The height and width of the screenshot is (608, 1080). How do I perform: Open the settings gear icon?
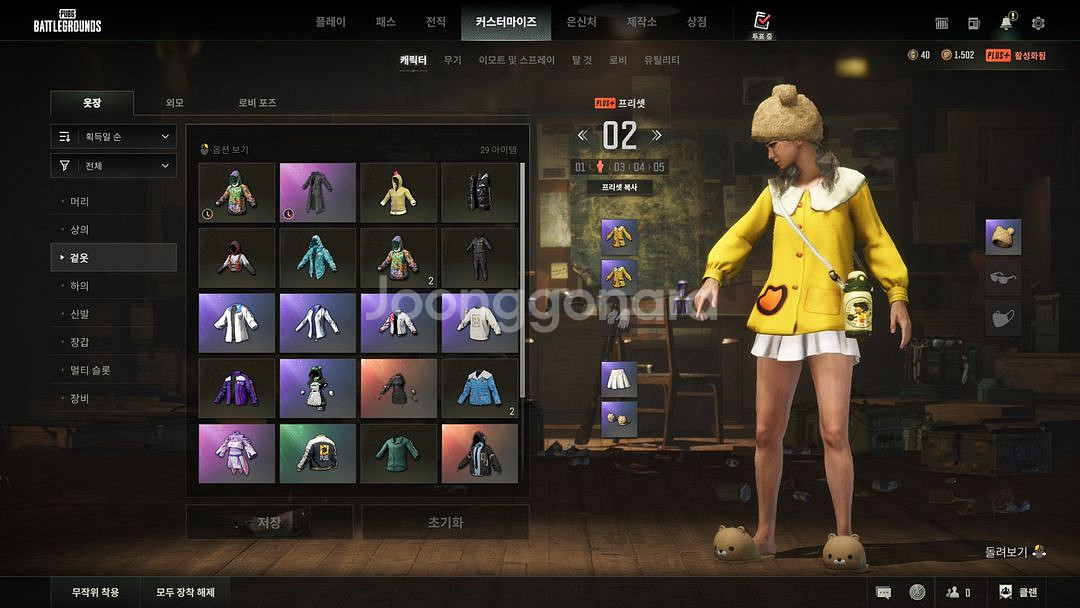click(1038, 23)
